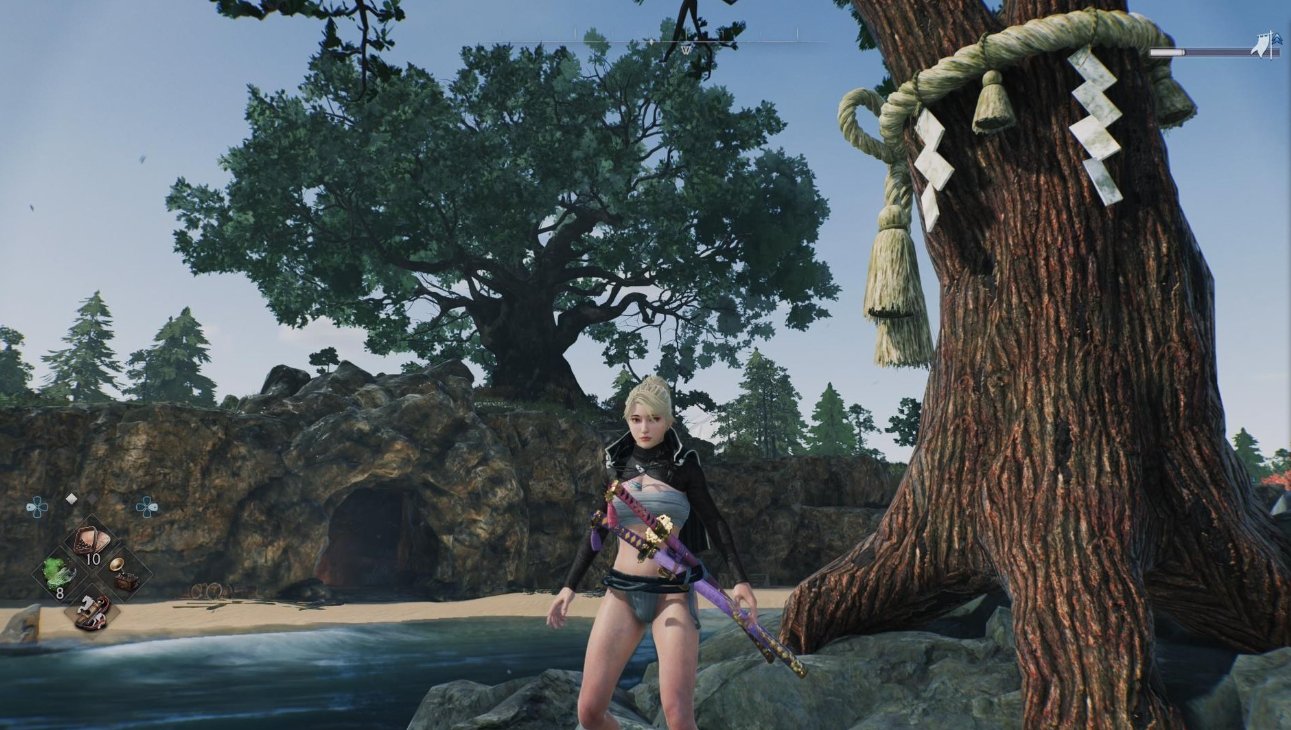Image resolution: width=1291 pixels, height=730 pixels.
Task: Use the green herb item slot
Action: click(x=56, y=573)
